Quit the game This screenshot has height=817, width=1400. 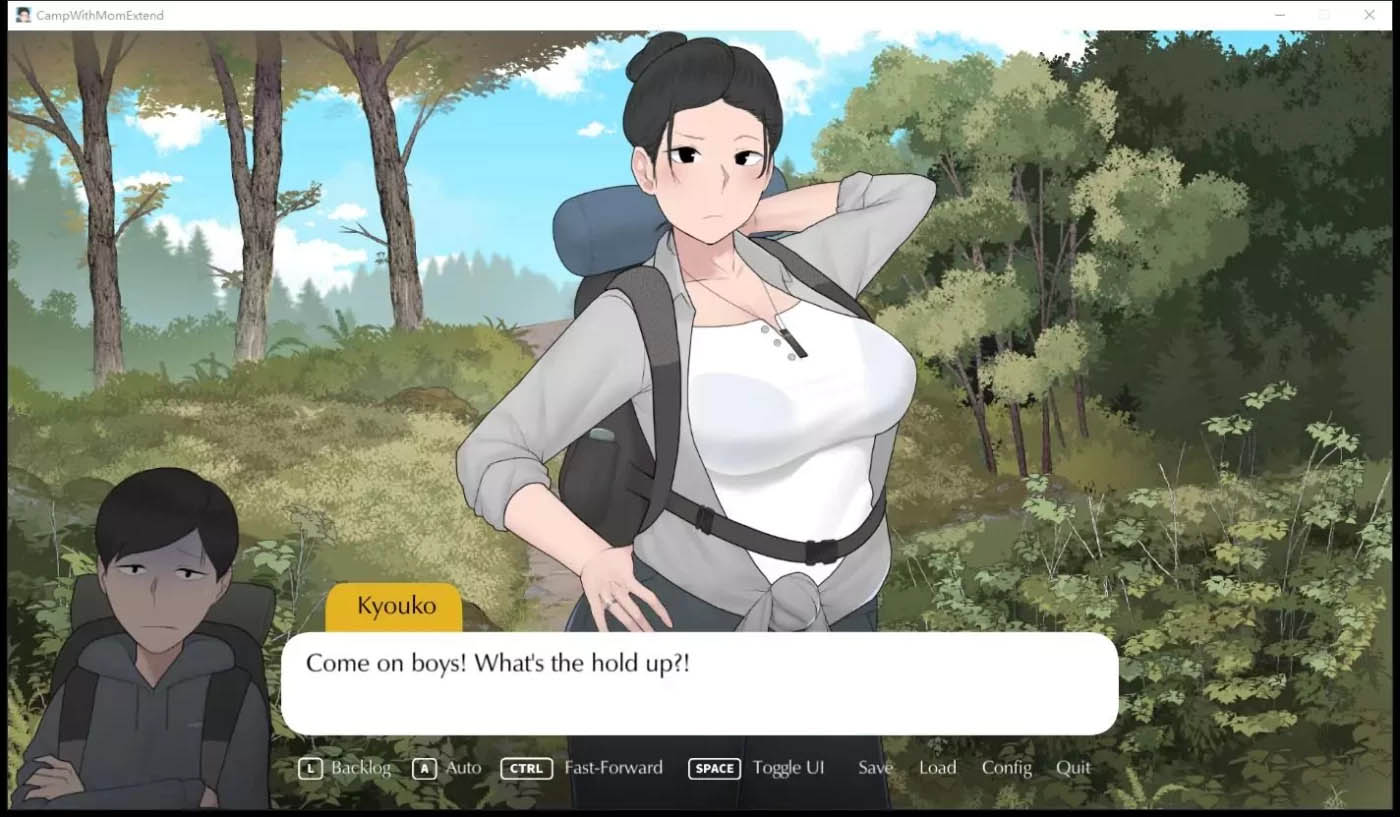coord(1073,768)
